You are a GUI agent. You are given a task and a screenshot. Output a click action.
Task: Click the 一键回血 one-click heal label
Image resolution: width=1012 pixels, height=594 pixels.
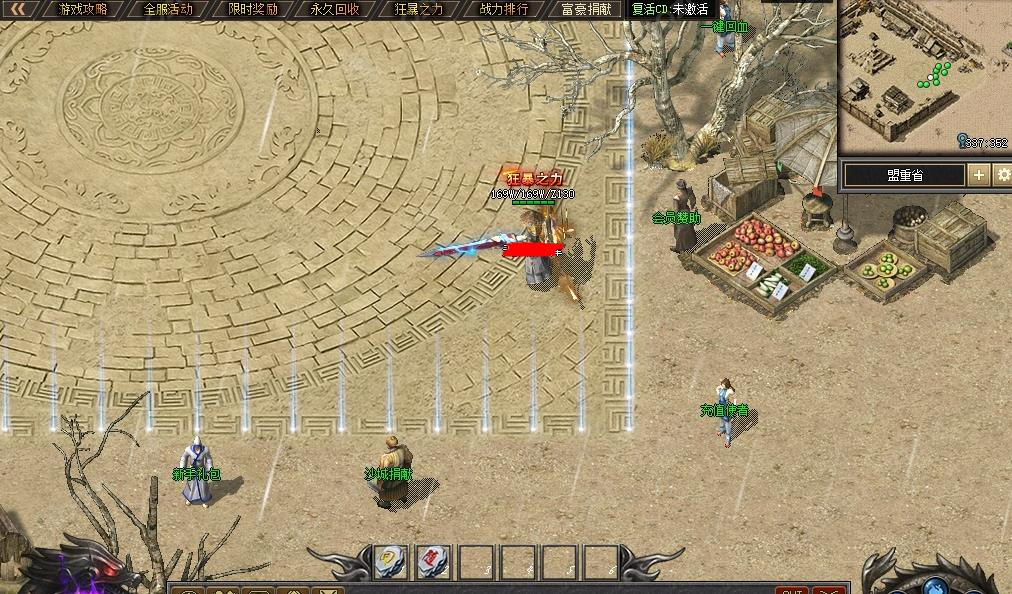click(723, 27)
